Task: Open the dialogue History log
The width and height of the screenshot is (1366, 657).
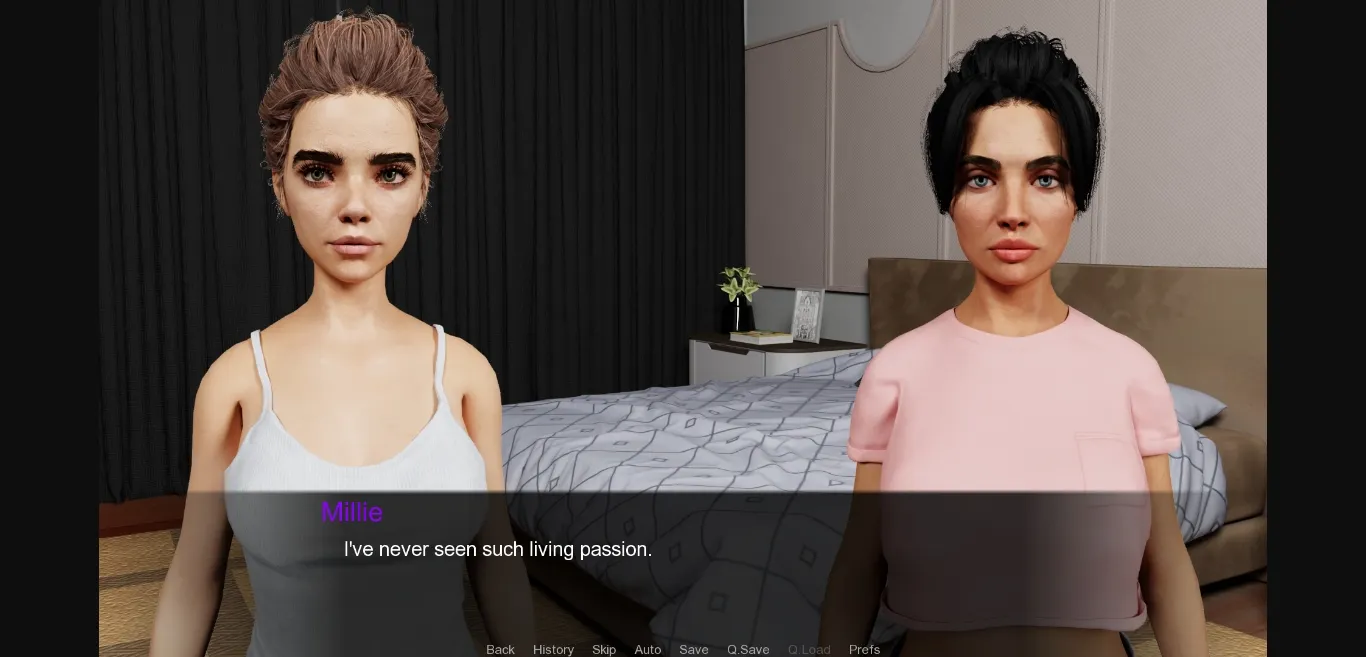Action: click(553, 649)
